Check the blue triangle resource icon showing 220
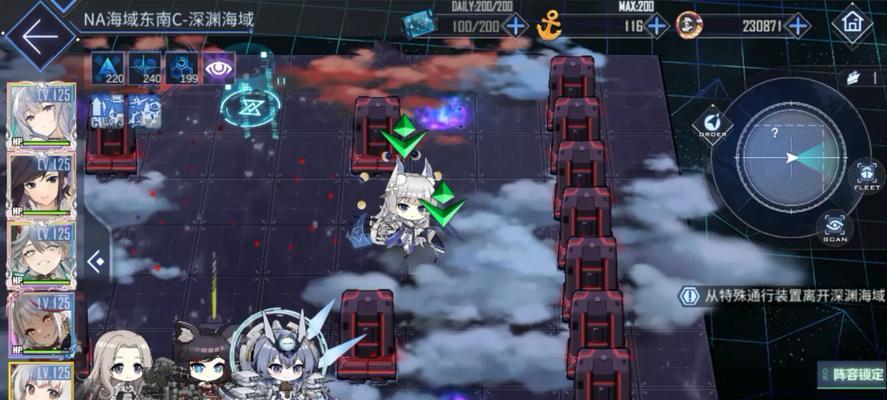The height and width of the screenshot is (400, 887). coord(107,68)
